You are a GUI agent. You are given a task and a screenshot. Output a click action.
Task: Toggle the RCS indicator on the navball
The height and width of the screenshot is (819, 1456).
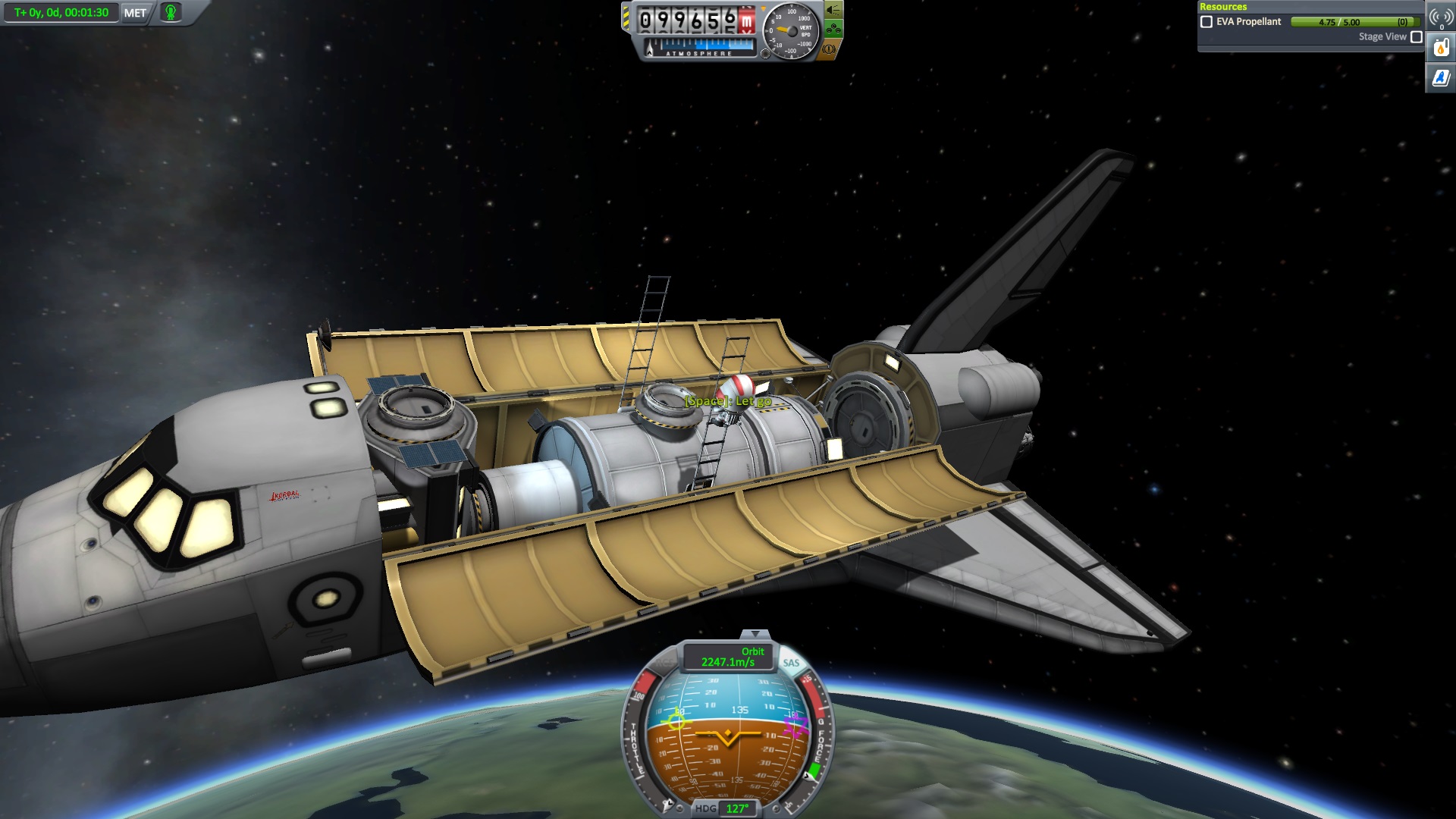point(664,663)
